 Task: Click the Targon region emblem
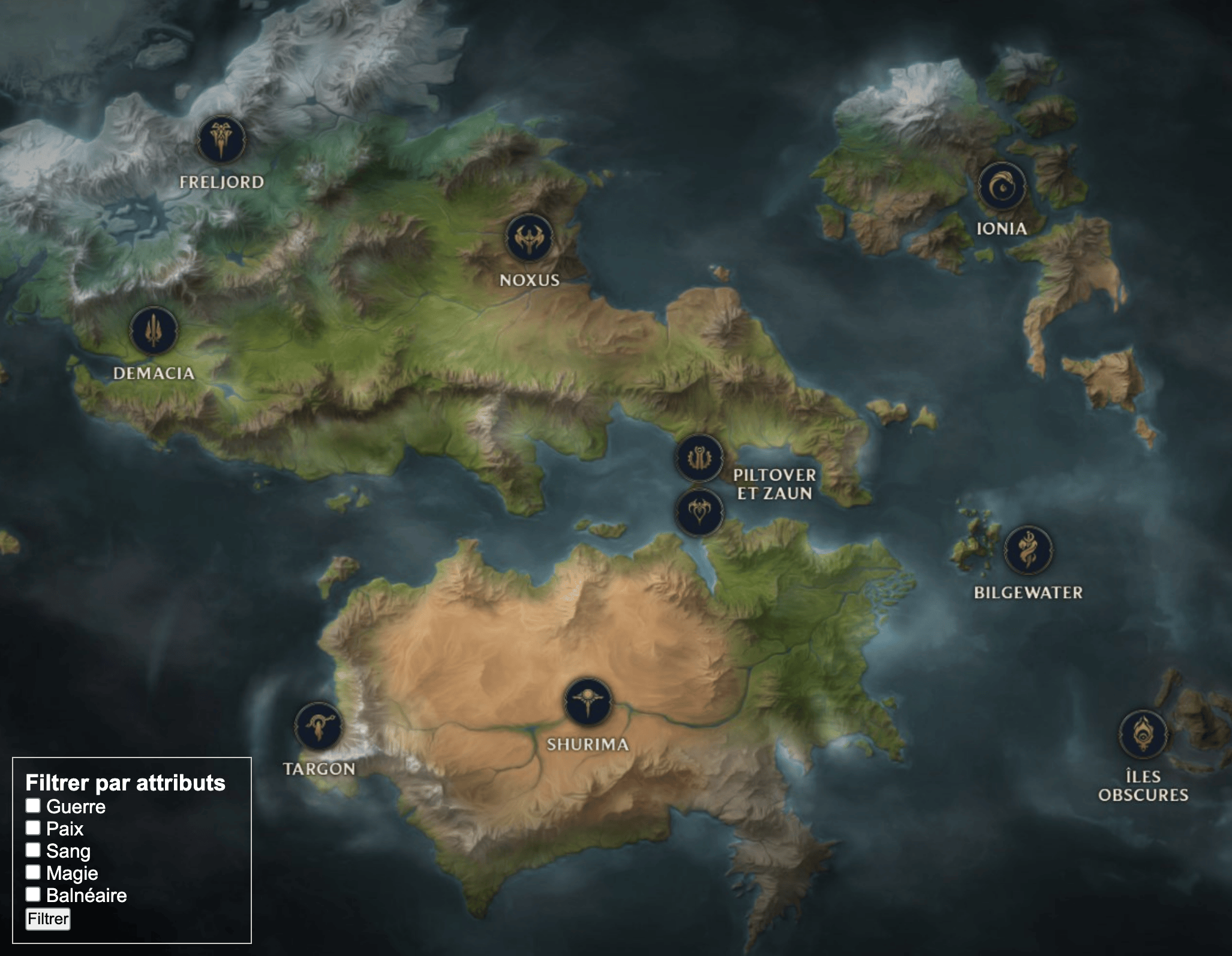pos(318,726)
